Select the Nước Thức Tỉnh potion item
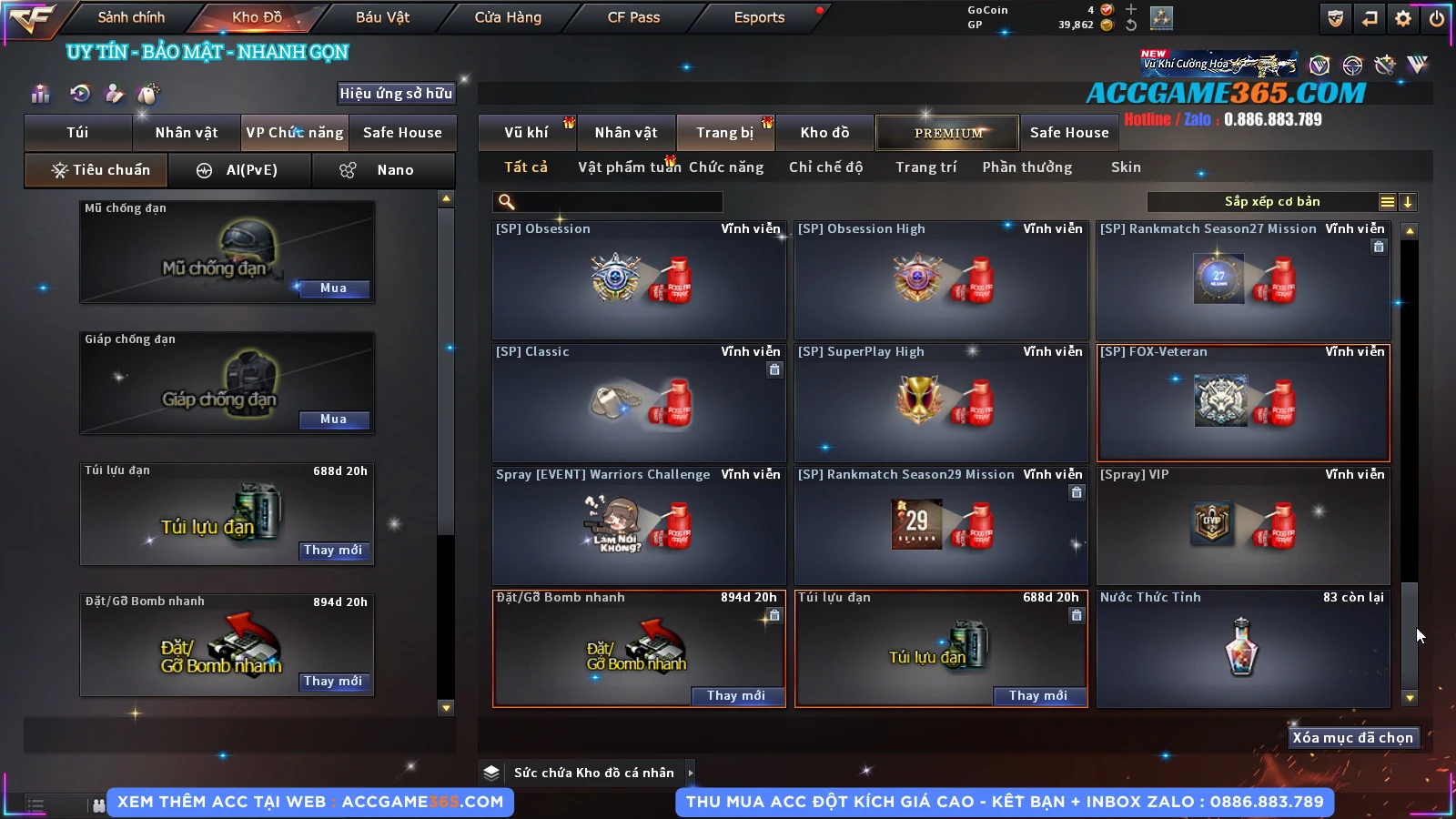The height and width of the screenshot is (819, 1456). pyautogui.click(x=1243, y=649)
